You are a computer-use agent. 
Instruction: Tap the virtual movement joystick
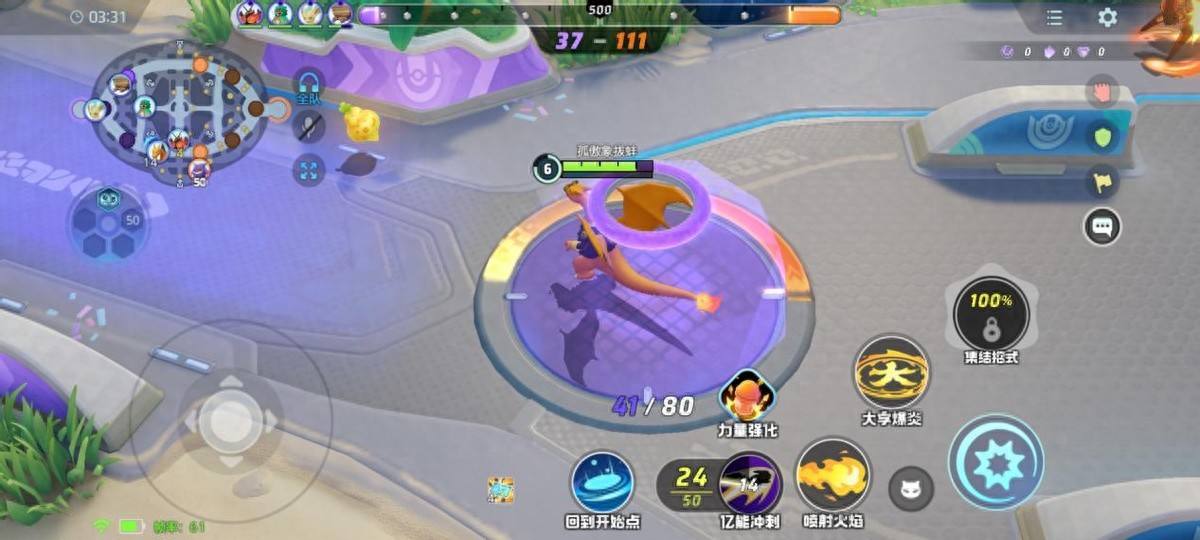pyautogui.click(x=229, y=421)
